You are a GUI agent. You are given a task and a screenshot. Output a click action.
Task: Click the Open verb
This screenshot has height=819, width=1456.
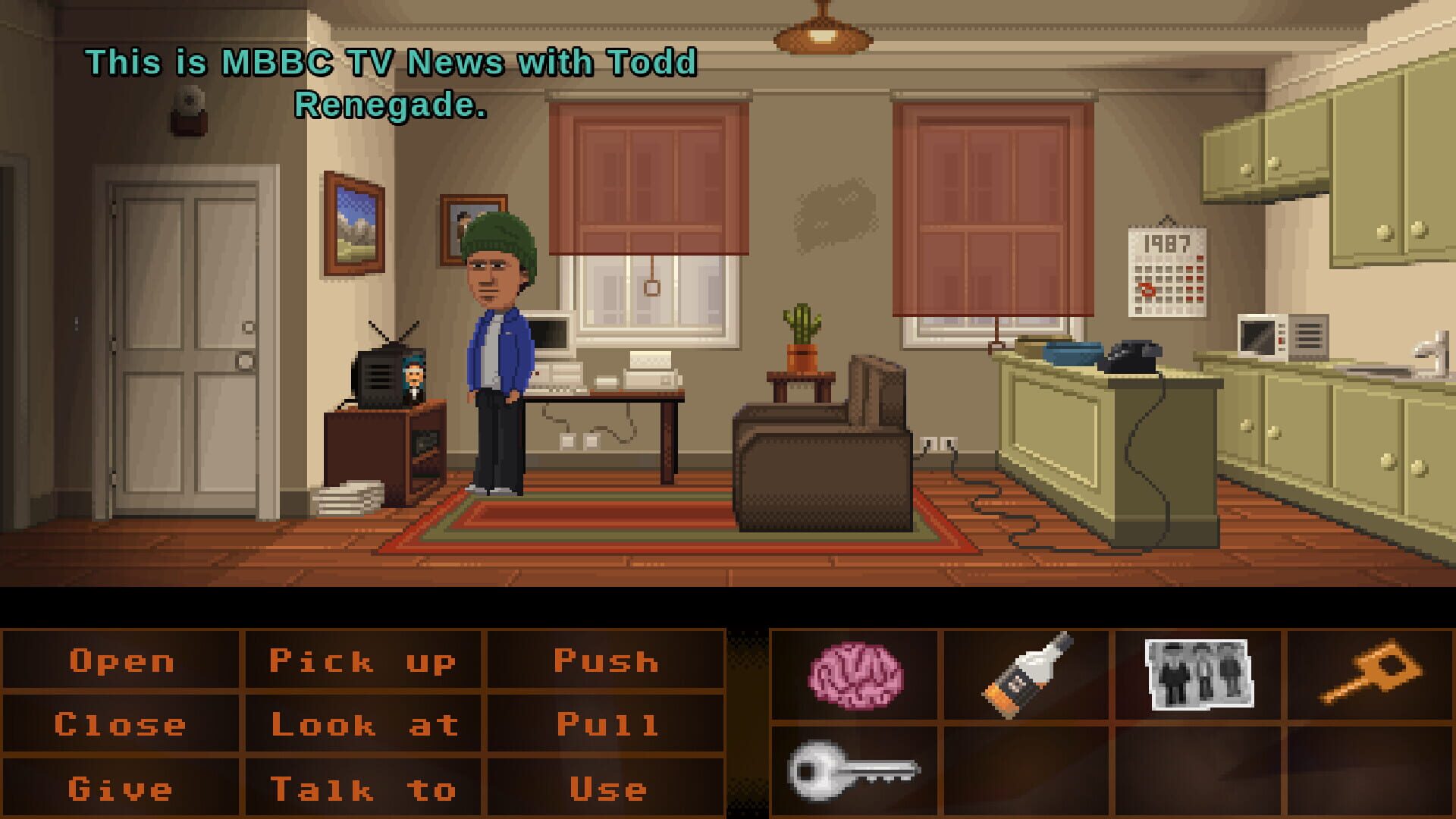tap(121, 661)
